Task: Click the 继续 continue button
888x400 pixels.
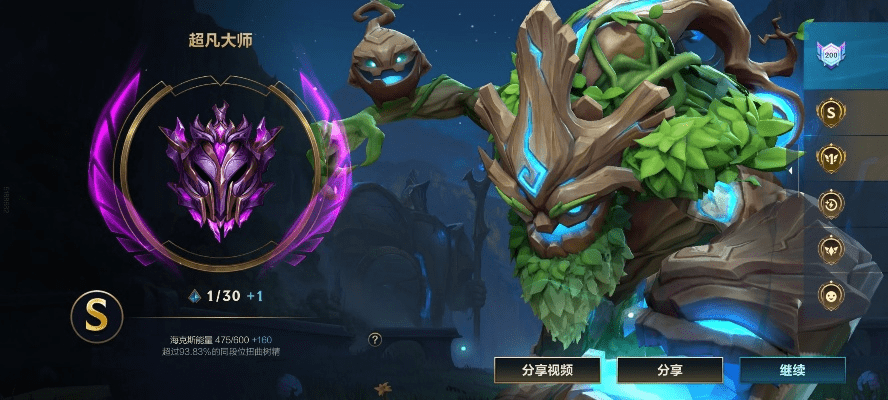Action: pyautogui.click(x=792, y=370)
